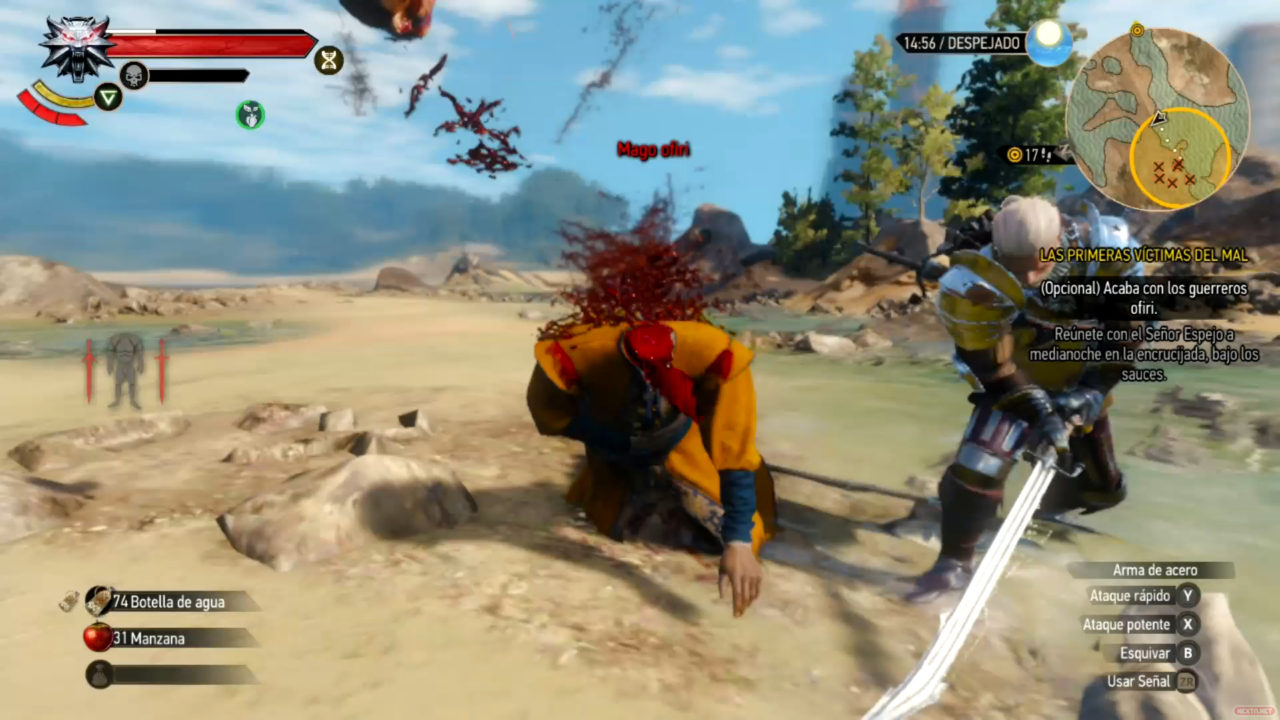
Task: Open the circular minimap
Action: pyautogui.click(x=1157, y=118)
